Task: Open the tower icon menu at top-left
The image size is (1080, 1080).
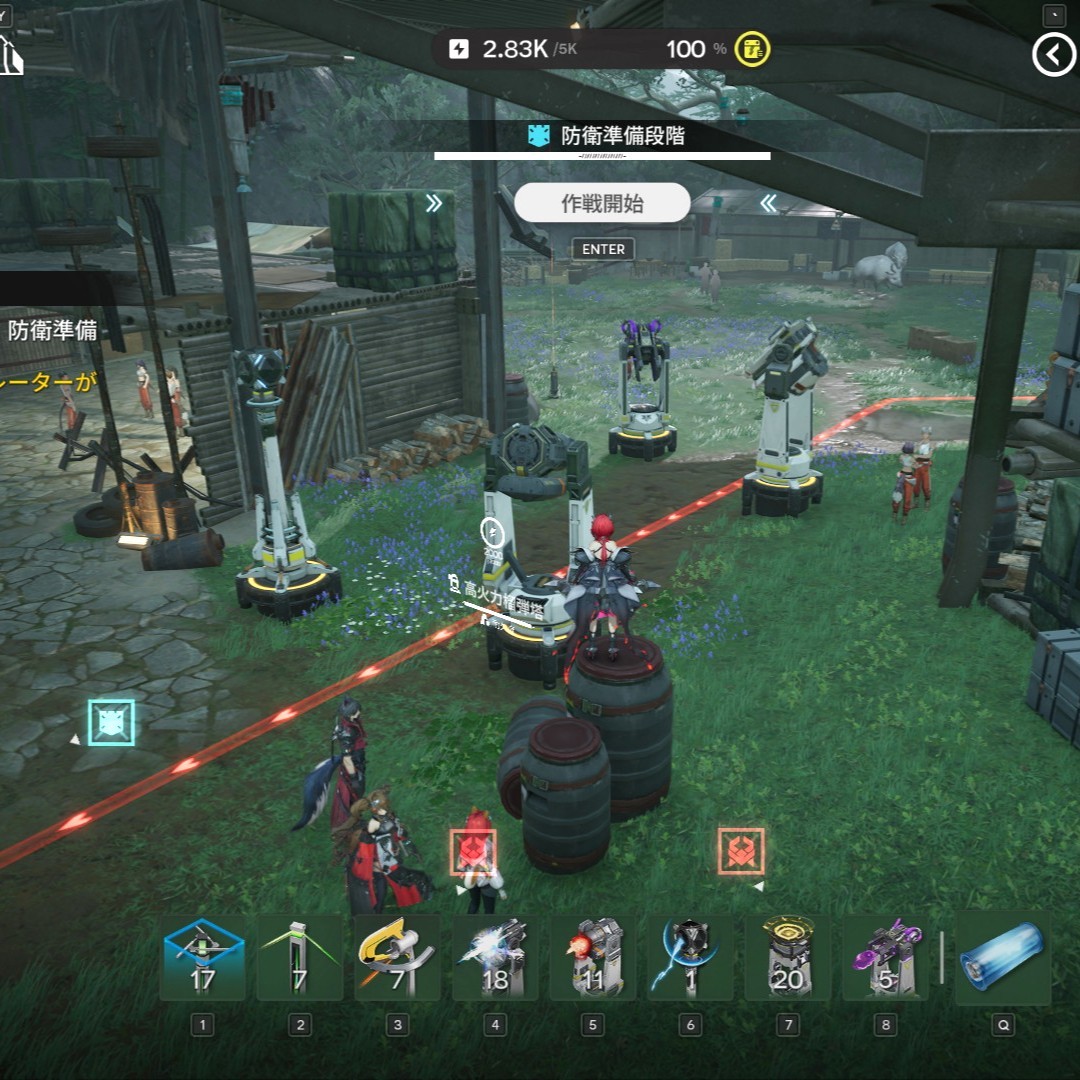Action: click(x=11, y=55)
